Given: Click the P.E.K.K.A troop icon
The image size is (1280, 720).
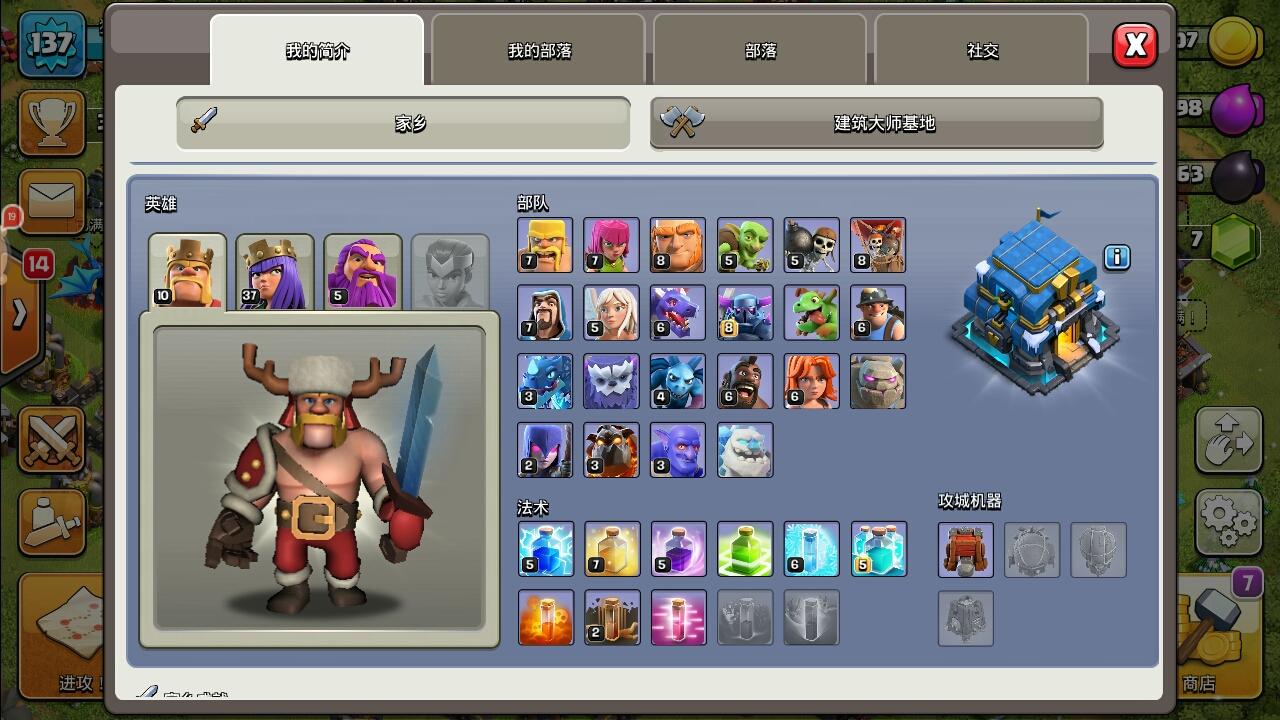Looking at the screenshot, I should click(745, 312).
